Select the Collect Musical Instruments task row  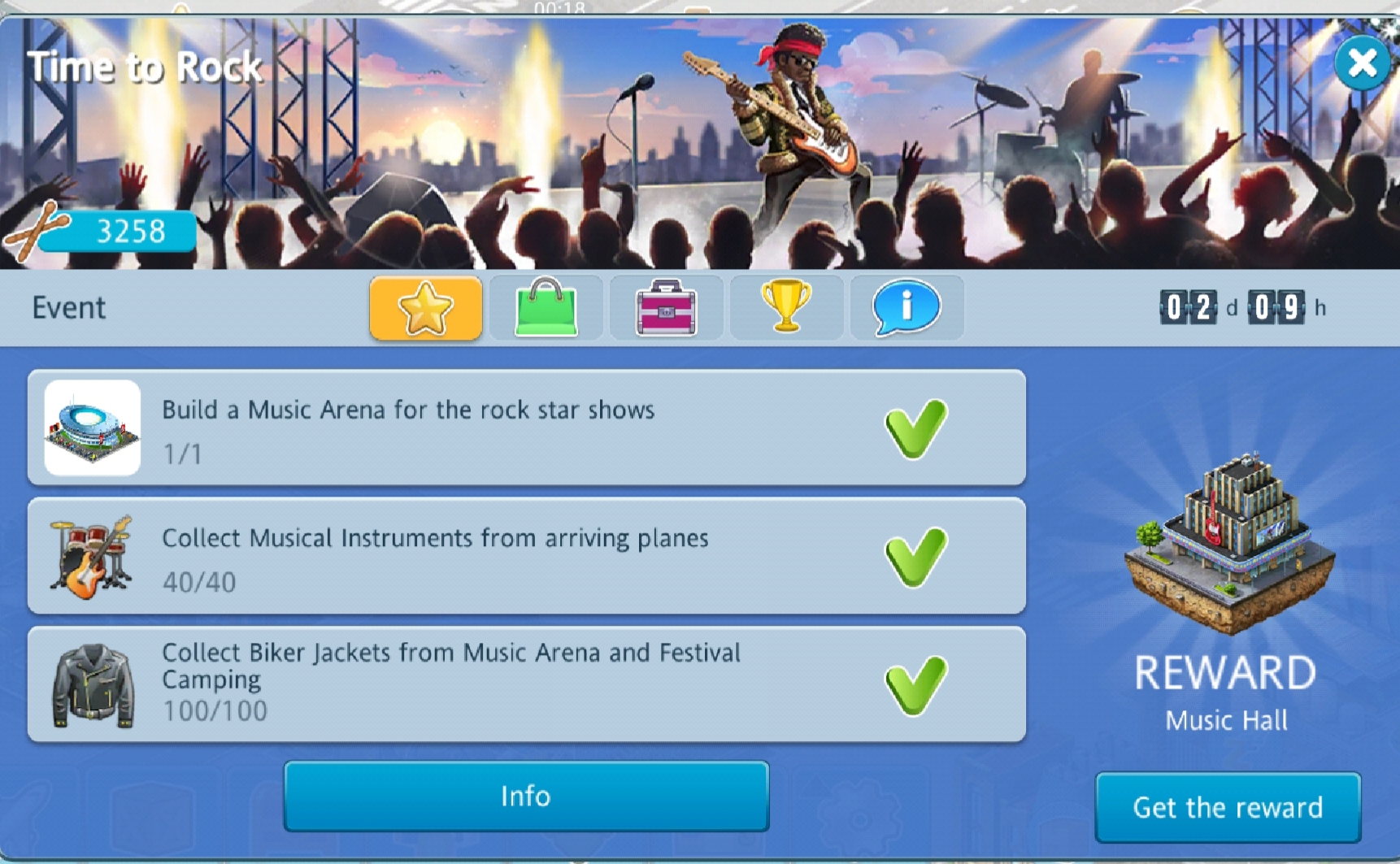pyautogui.click(x=526, y=557)
